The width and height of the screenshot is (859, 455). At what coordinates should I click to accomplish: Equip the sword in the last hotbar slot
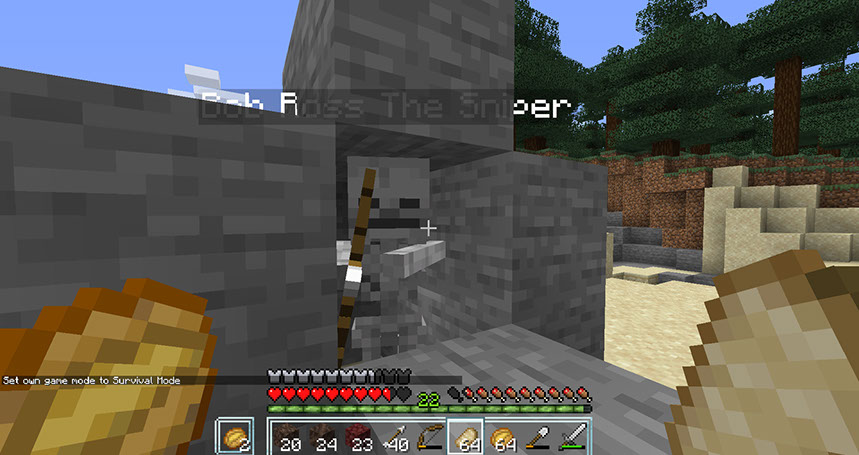[x=574, y=438]
